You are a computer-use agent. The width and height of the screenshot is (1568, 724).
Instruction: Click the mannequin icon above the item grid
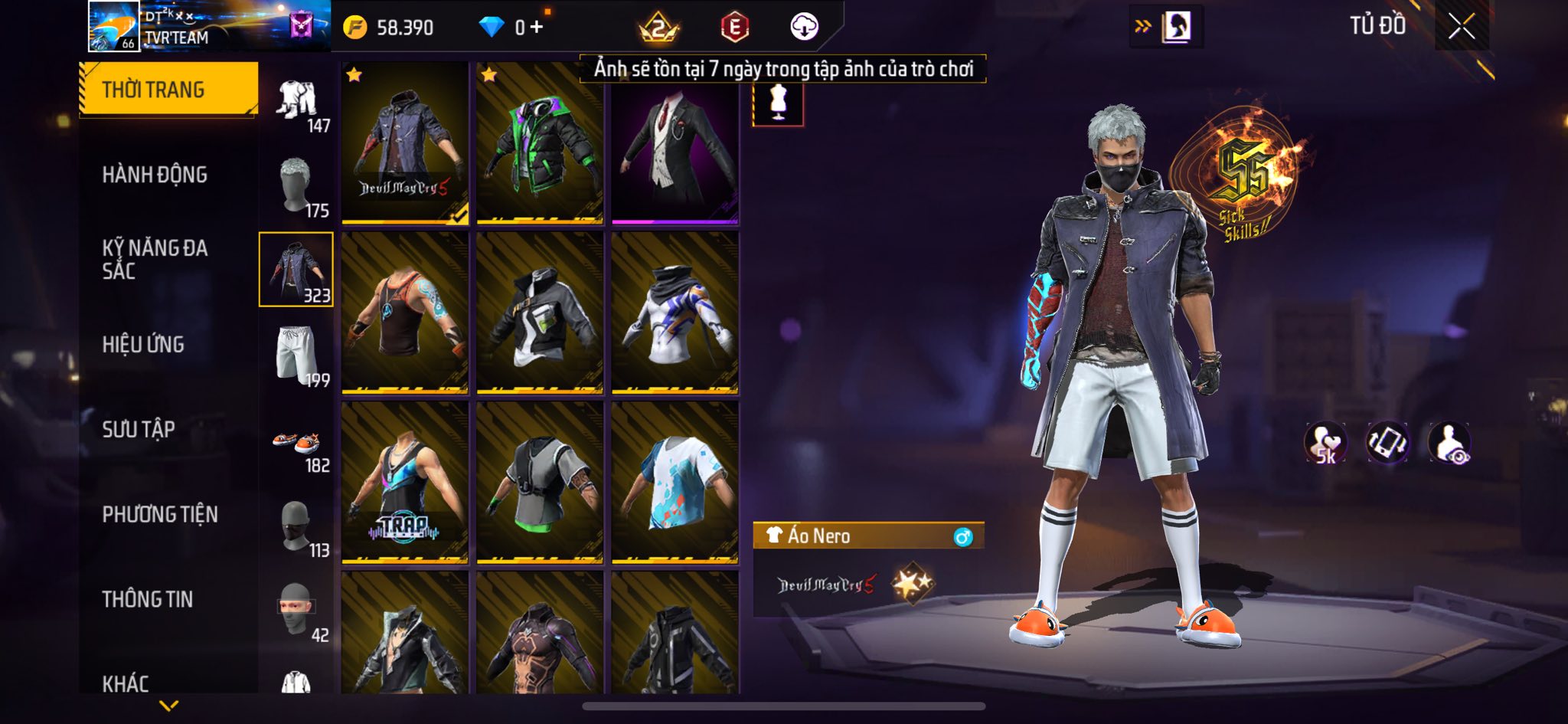click(778, 103)
